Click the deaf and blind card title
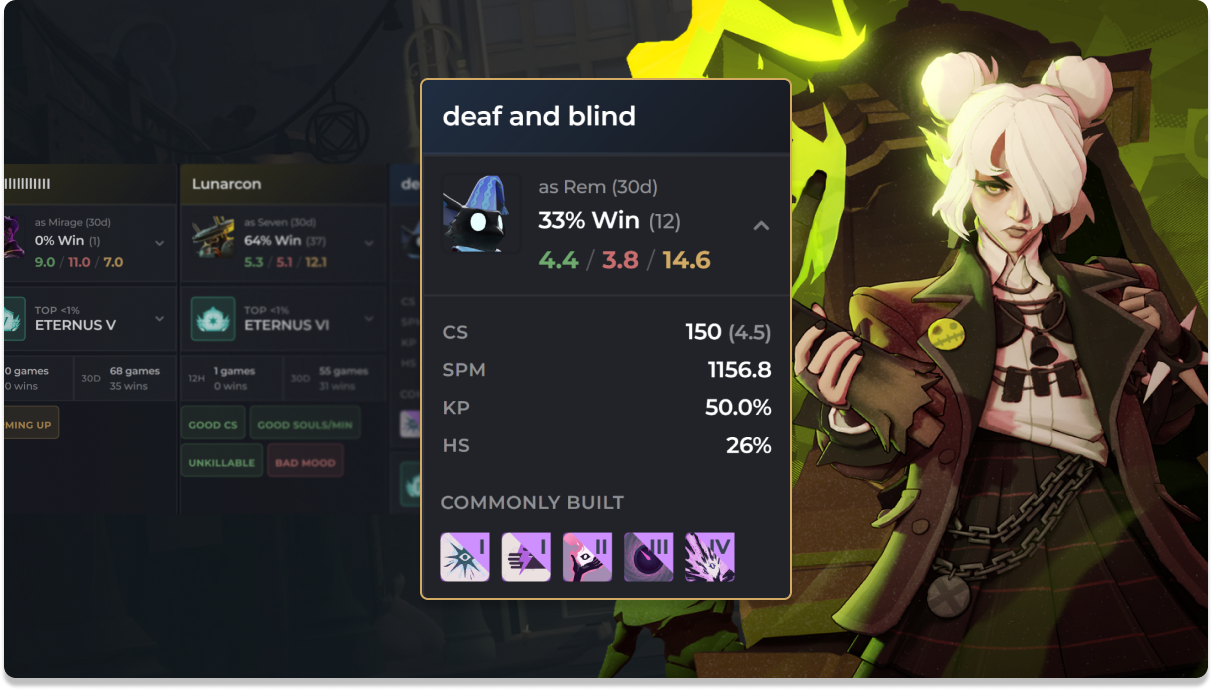 point(539,116)
